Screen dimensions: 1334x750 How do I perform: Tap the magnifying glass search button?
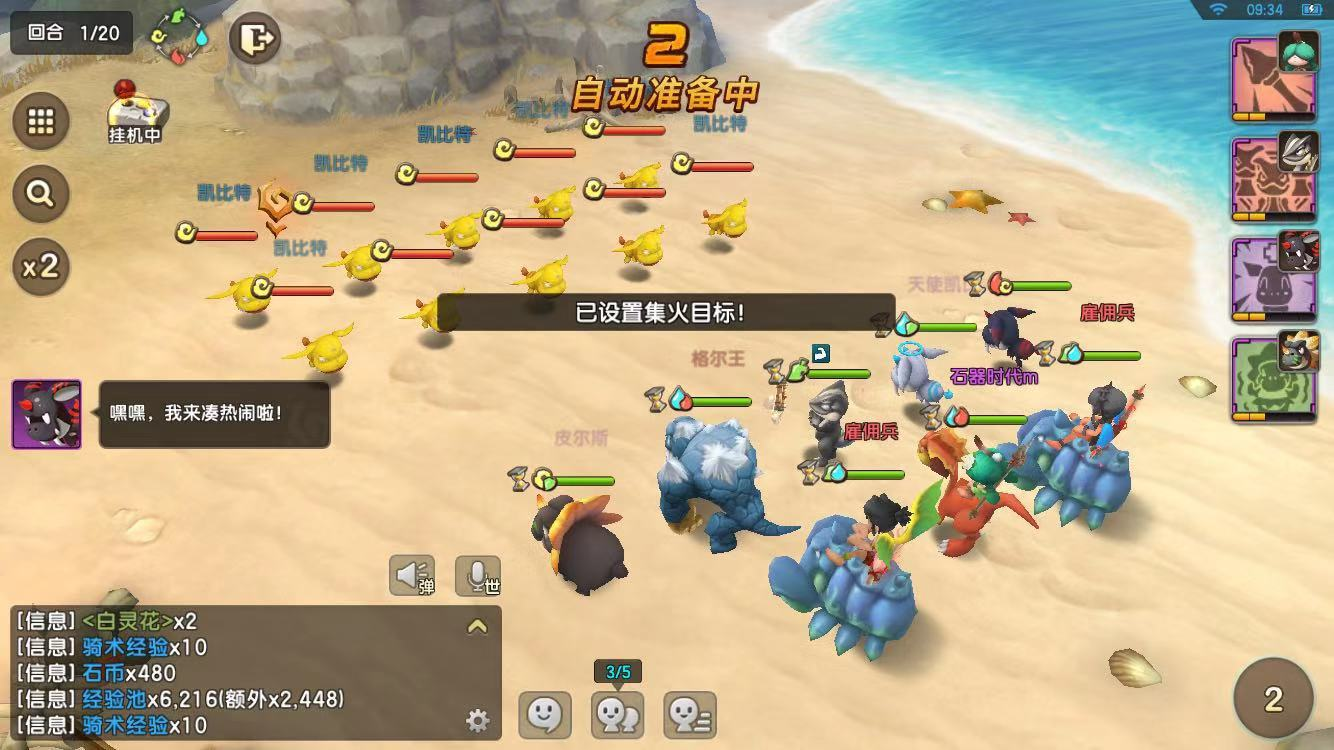41,194
